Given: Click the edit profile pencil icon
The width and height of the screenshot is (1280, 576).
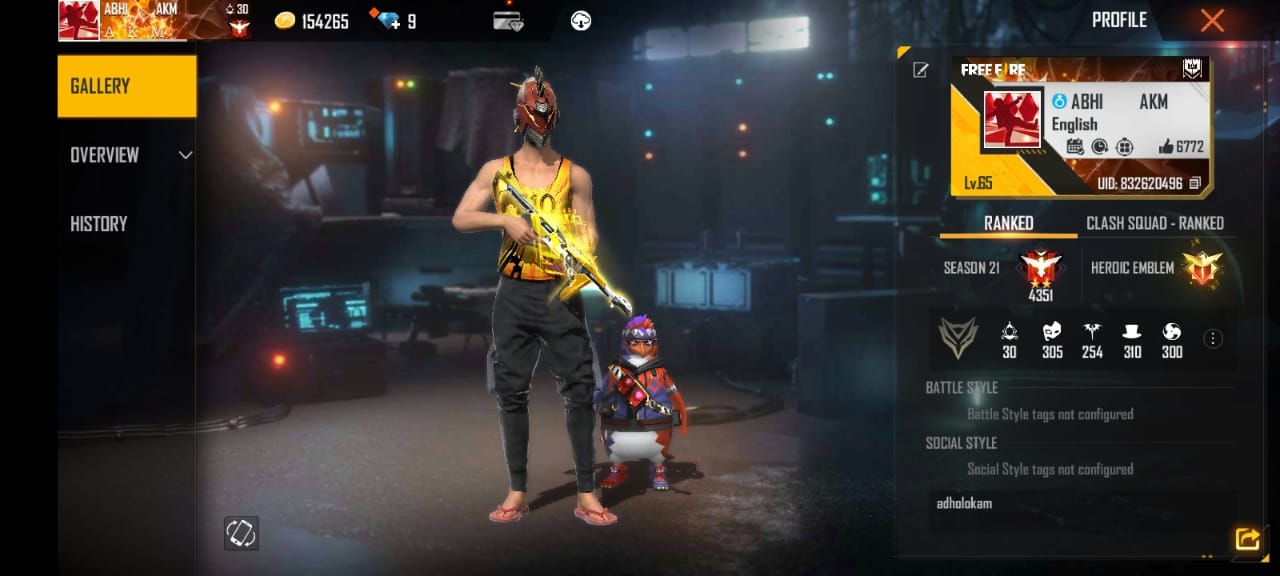Looking at the screenshot, I should 920,70.
